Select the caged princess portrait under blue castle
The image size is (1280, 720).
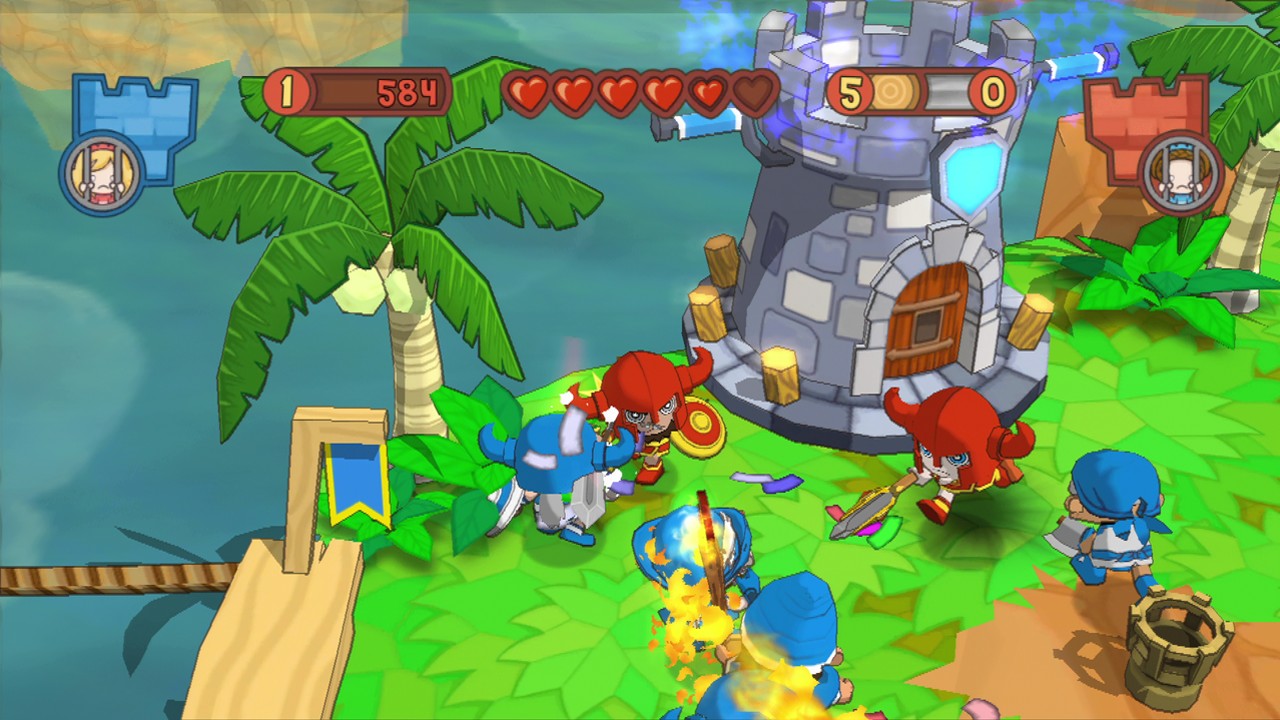103,174
